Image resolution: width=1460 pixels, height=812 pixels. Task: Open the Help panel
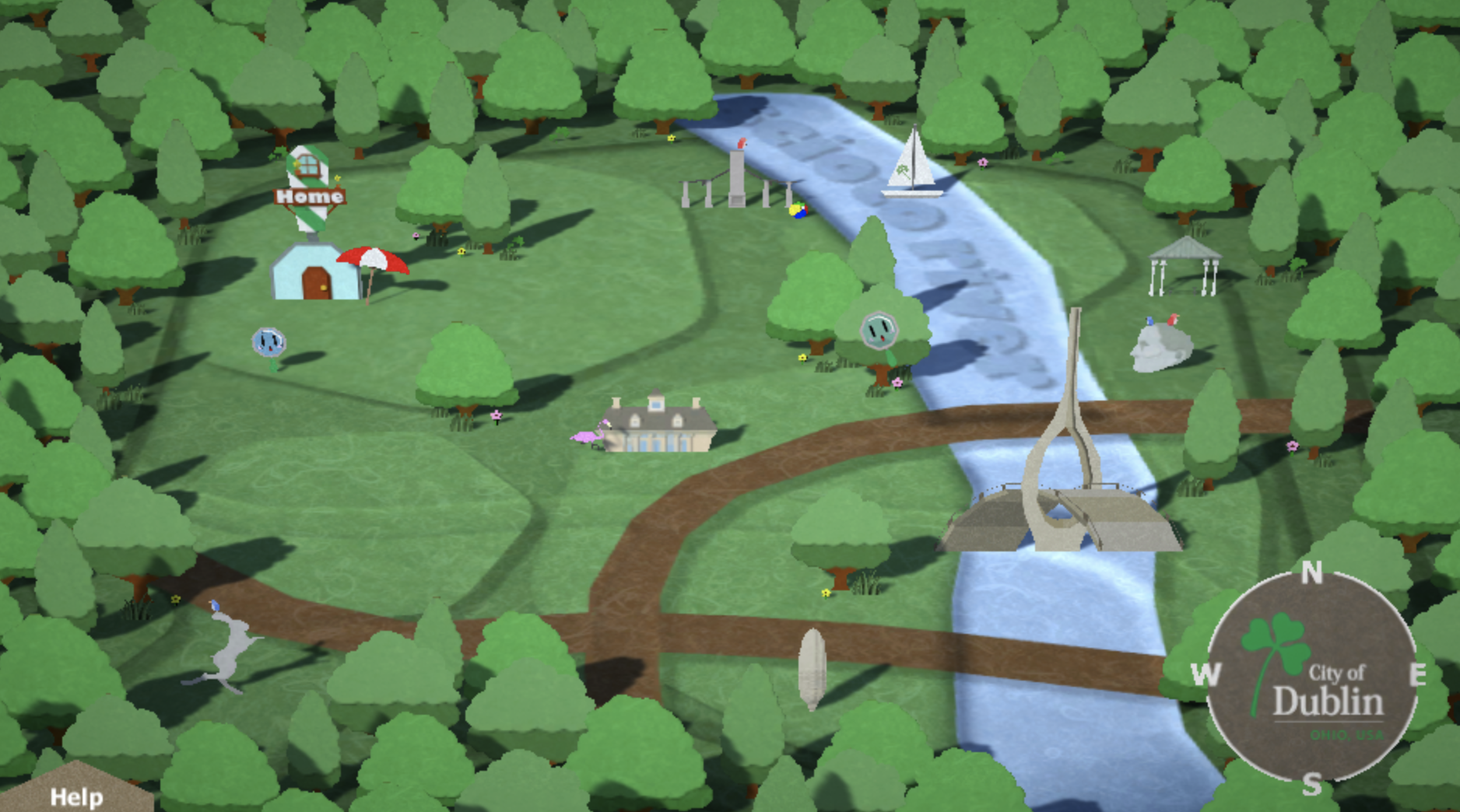point(75,796)
